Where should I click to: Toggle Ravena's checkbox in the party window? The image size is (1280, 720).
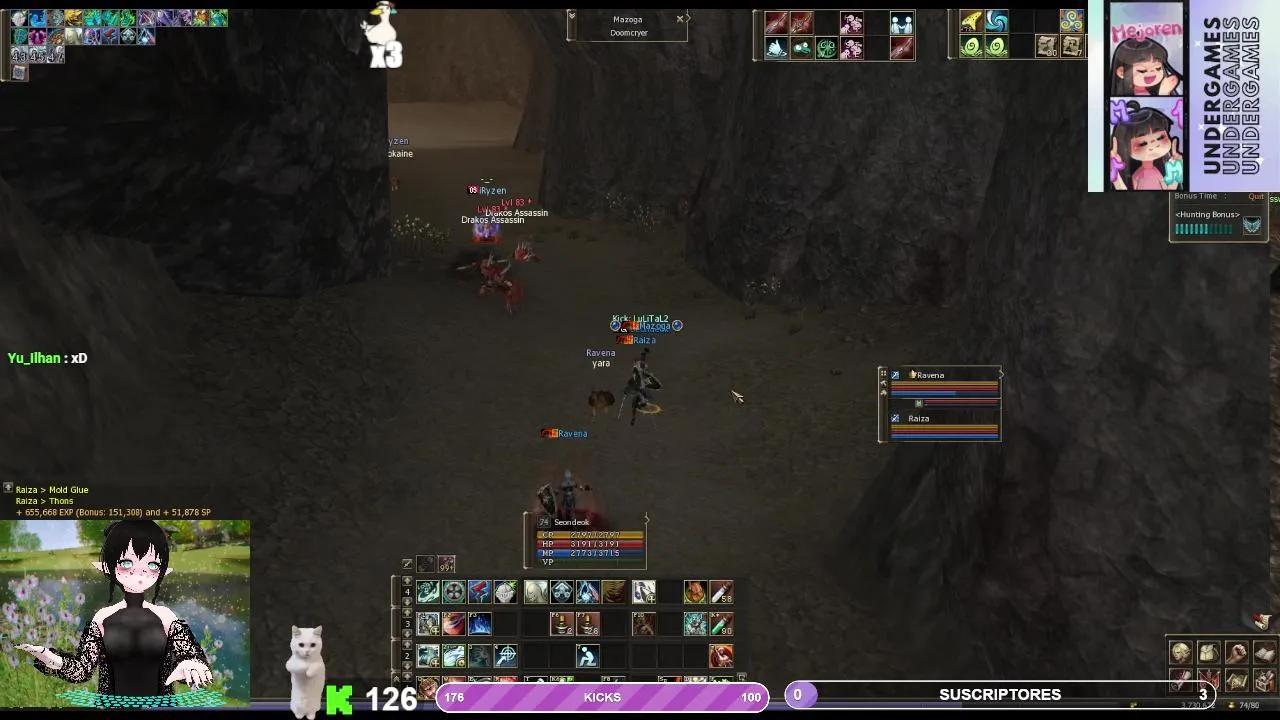(x=895, y=375)
